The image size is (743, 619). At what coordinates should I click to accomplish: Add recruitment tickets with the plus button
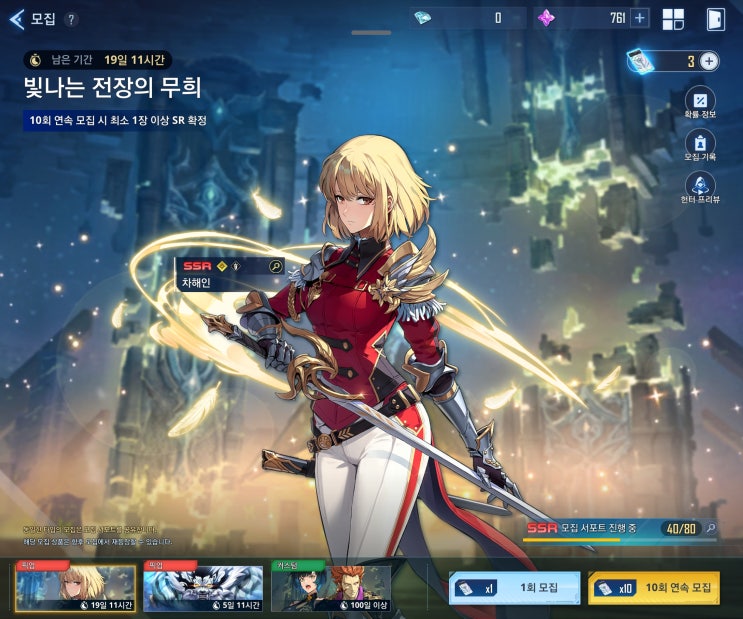pyautogui.click(x=709, y=61)
